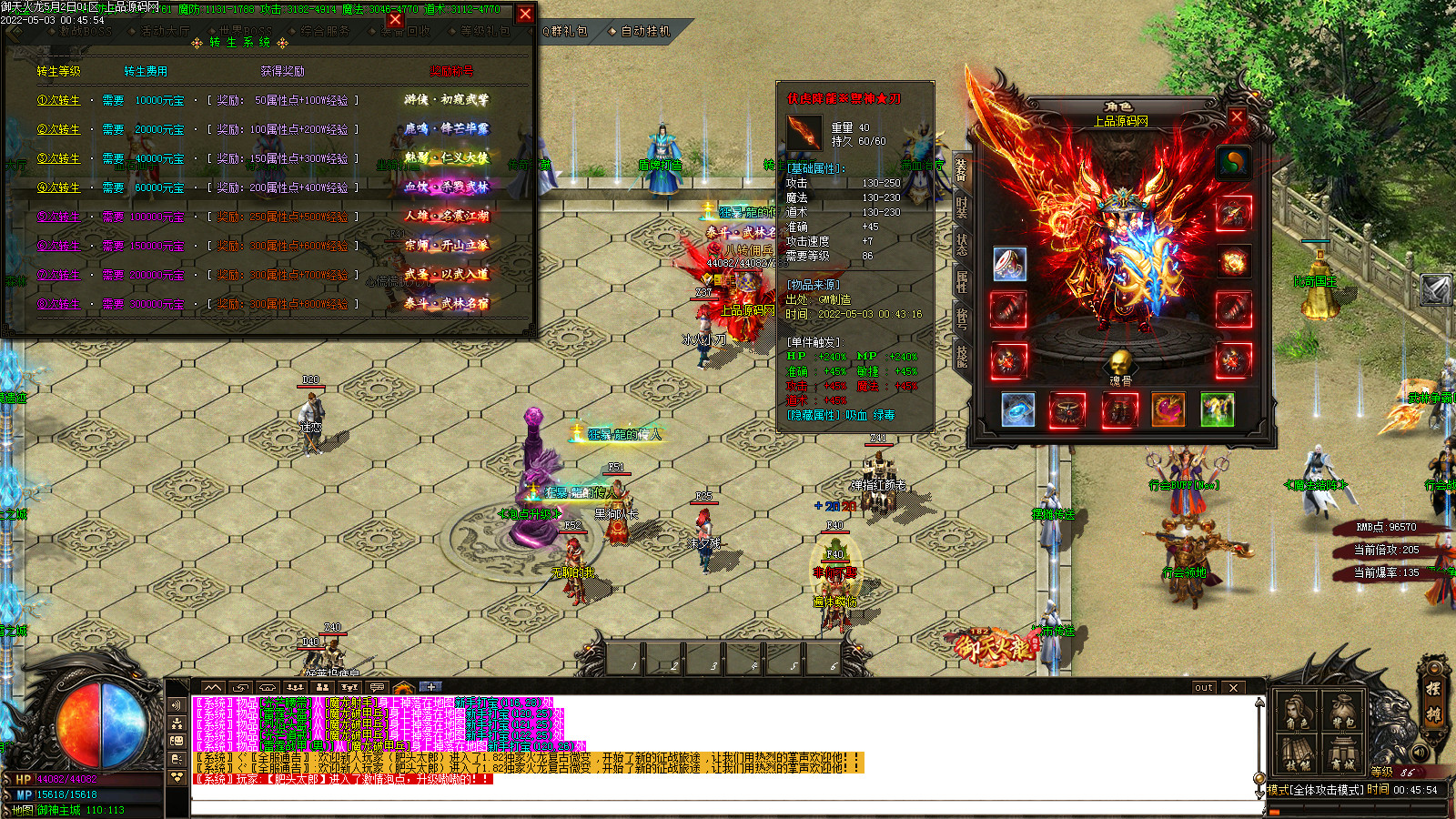Viewport: 1456px width, 819px height.
Task: Select the 状态 status tab
Action: click(x=961, y=245)
